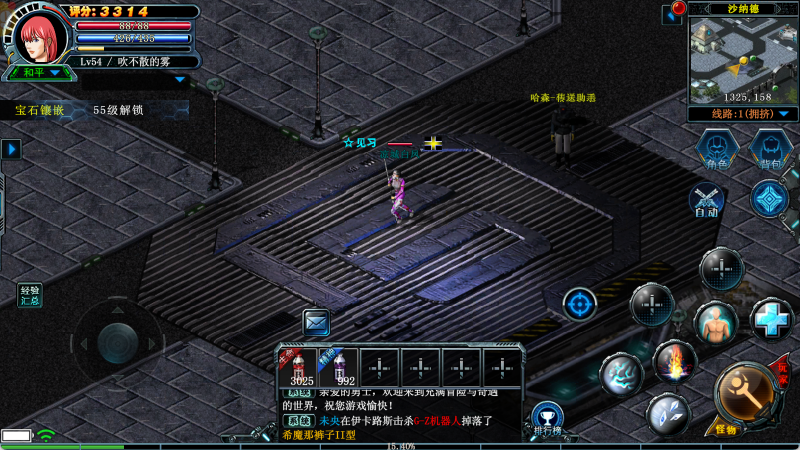Expand the left side arrow panel
The width and height of the screenshot is (800, 450).
(x=11, y=149)
